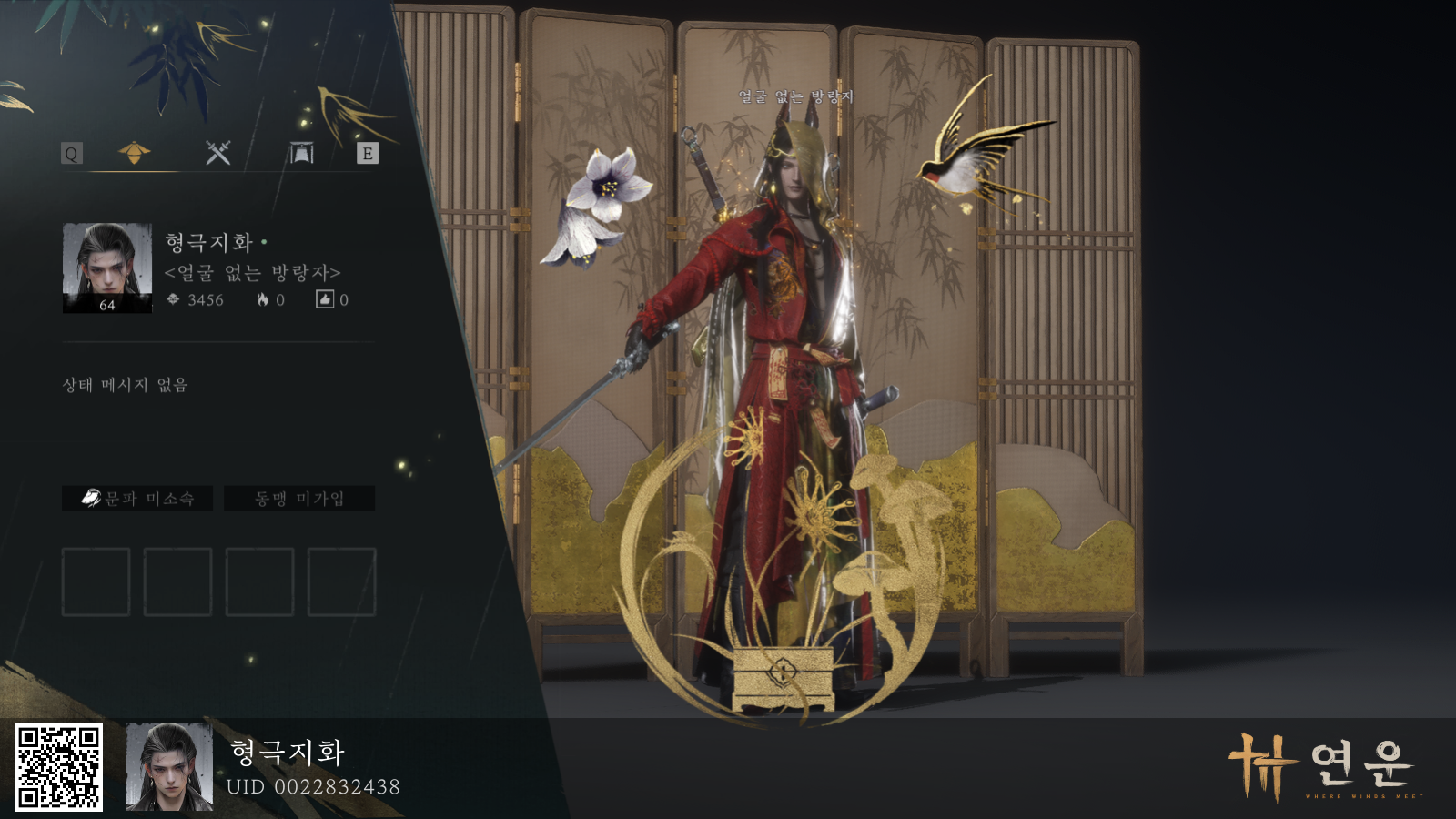This screenshot has width=1456, height=819.
Task: Select the bottom banner character portrait
Action: (x=169, y=767)
